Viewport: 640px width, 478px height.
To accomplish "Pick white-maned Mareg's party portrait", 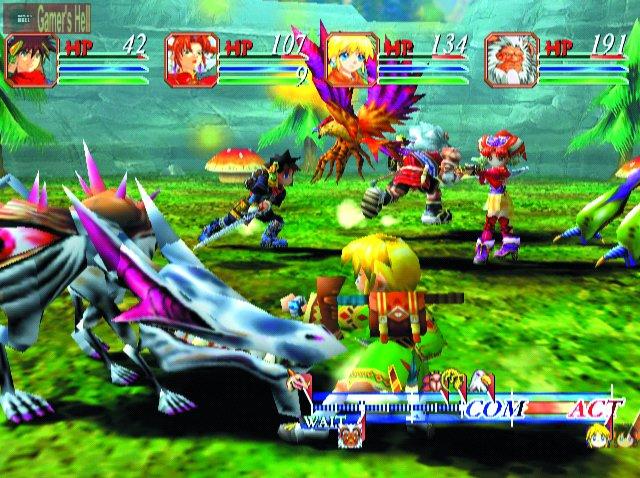I will click(x=511, y=60).
